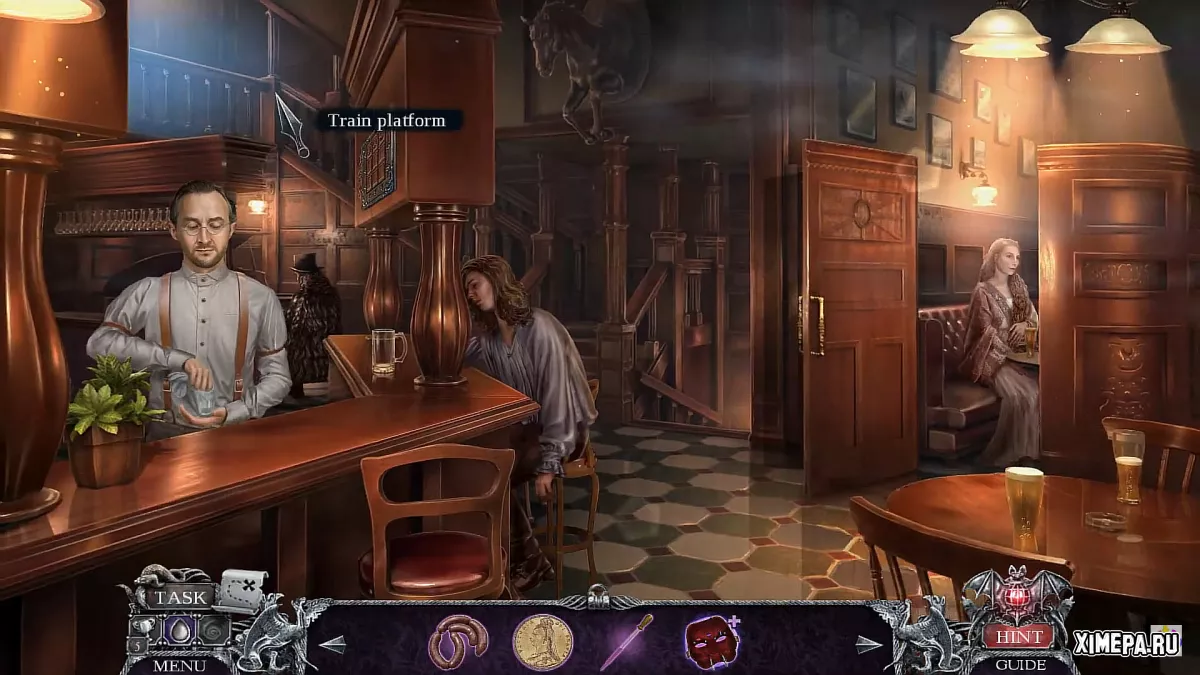Select the purple dagger inventory item
This screenshot has height=675, width=1200.
tap(627, 641)
